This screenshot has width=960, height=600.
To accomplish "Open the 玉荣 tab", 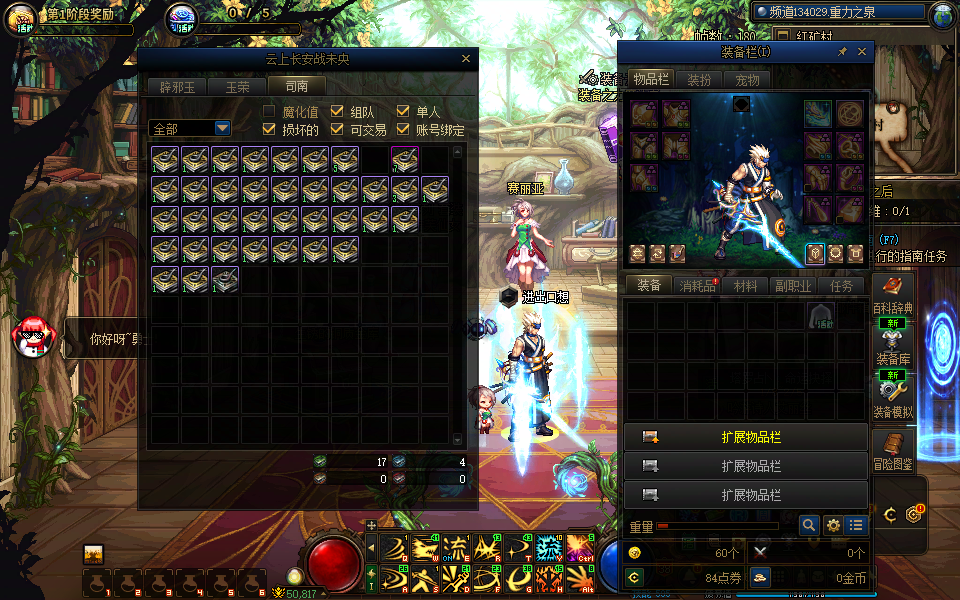I will click(x=238, y=87).
